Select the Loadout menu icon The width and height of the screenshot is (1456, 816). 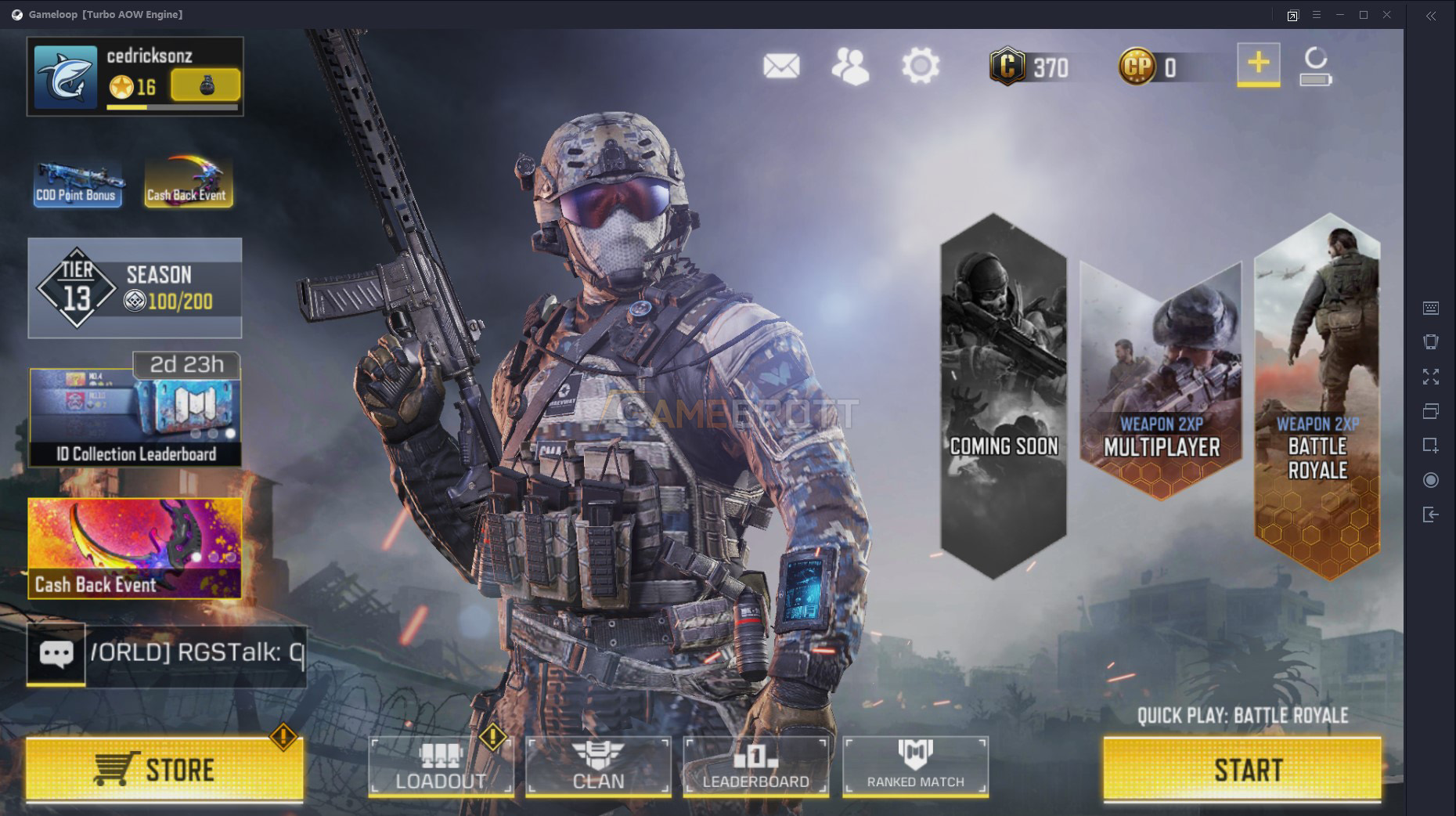pyautogui.click(x=441, y=767)
